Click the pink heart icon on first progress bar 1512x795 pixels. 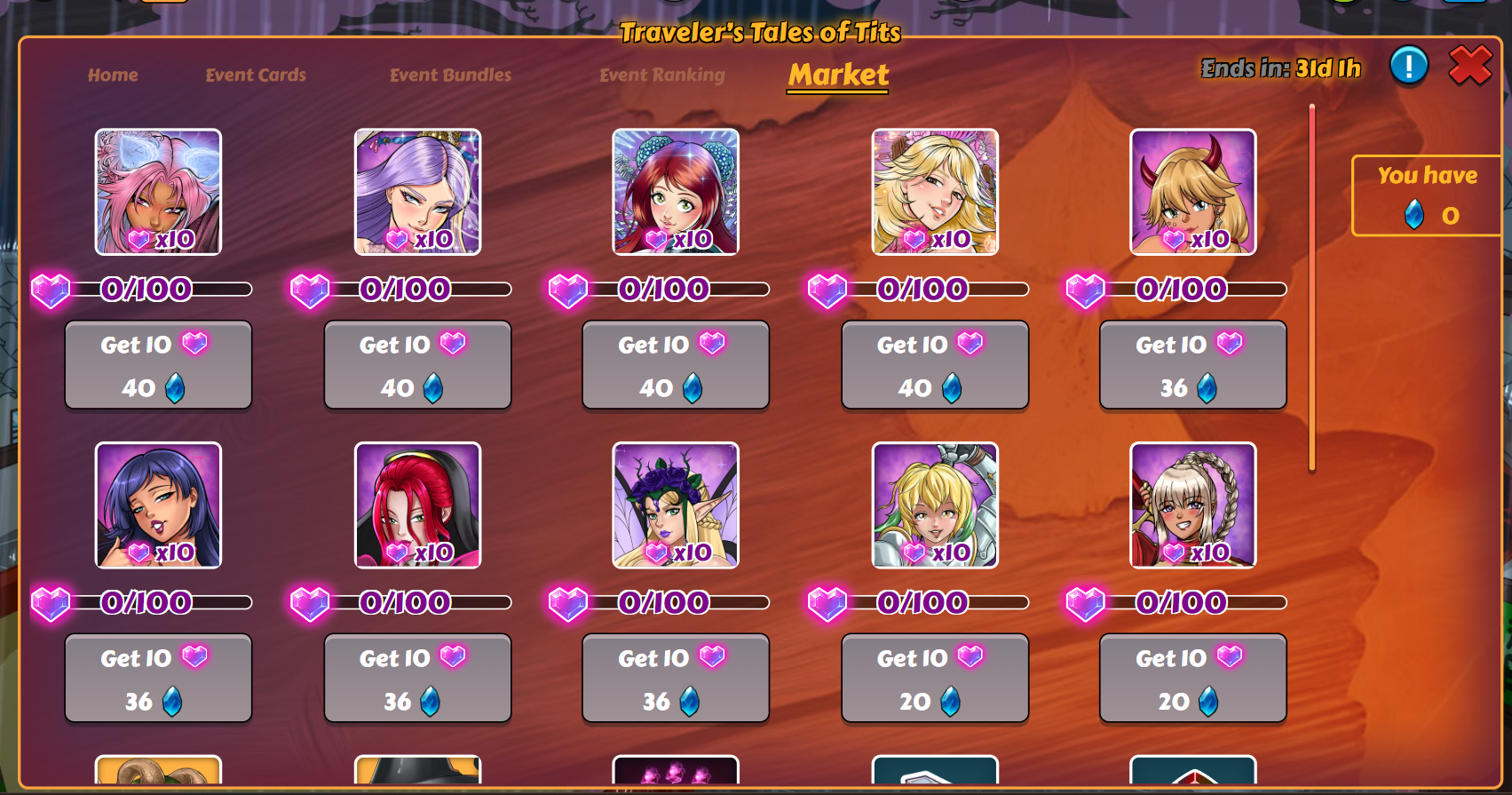51,289
